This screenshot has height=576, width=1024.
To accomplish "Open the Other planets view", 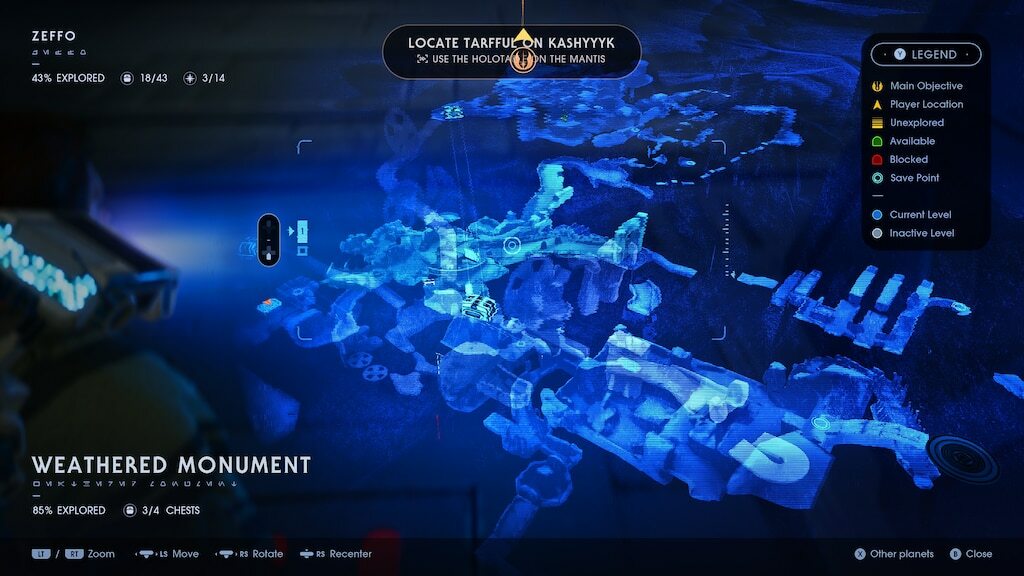I will pos(895,554).
